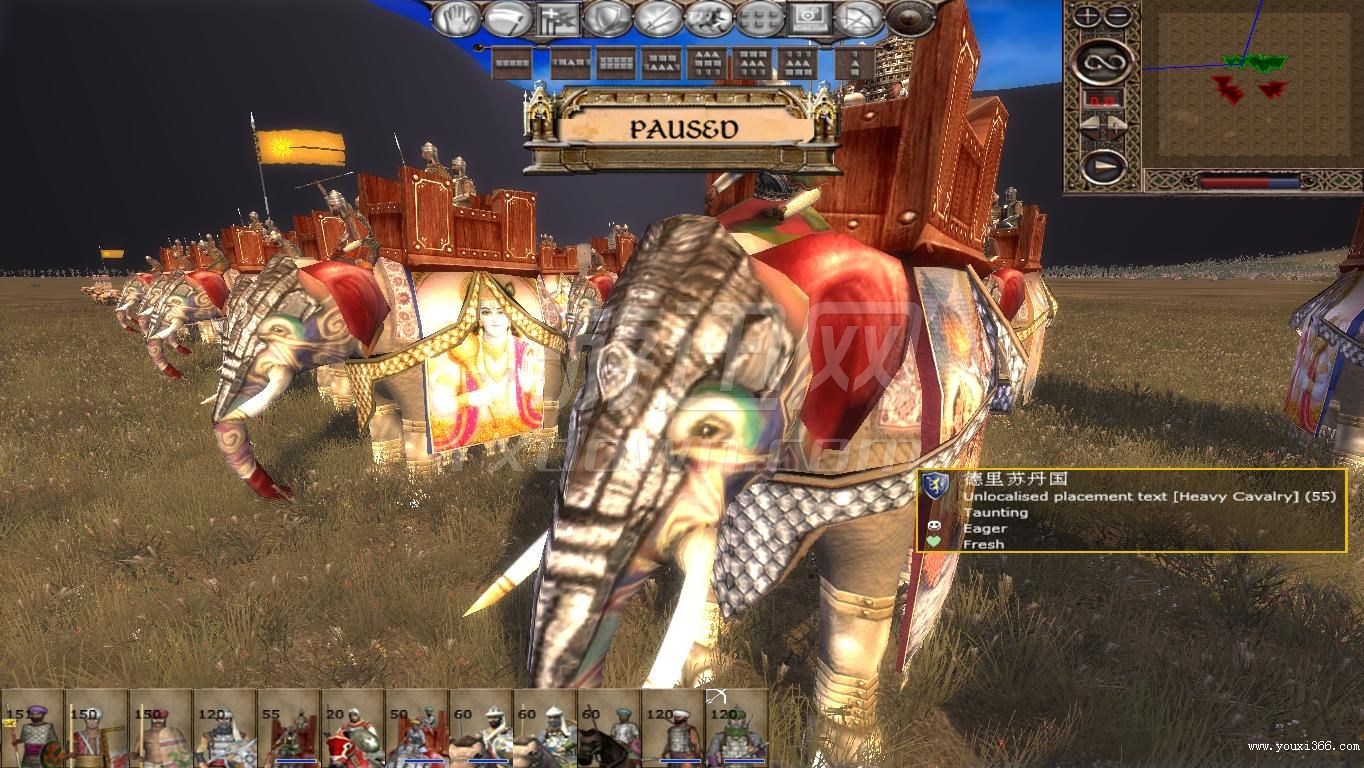This screenshot has width=1364, height=768.
Task: Zoom out the minimap with minus button
Action: coord(1118,16)
